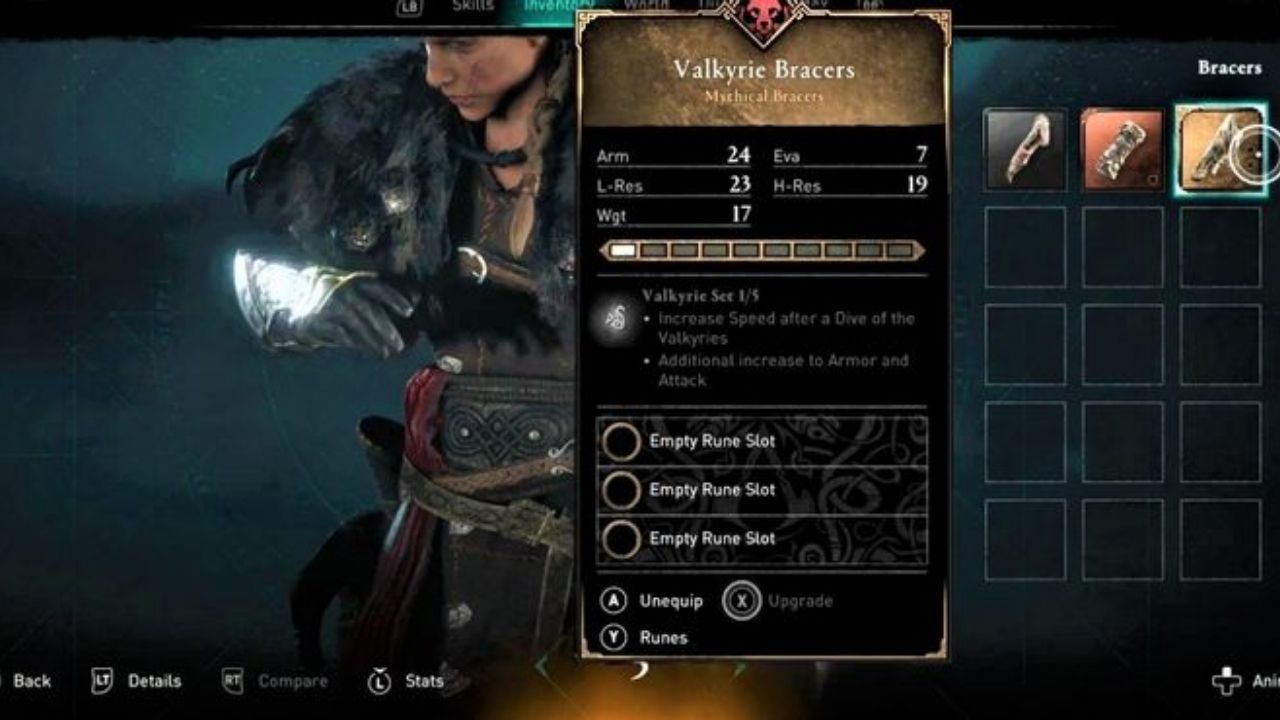Click the upgrade progress bar segments
The width and height of the screenshot is (1280, 720).
point(765,249)
